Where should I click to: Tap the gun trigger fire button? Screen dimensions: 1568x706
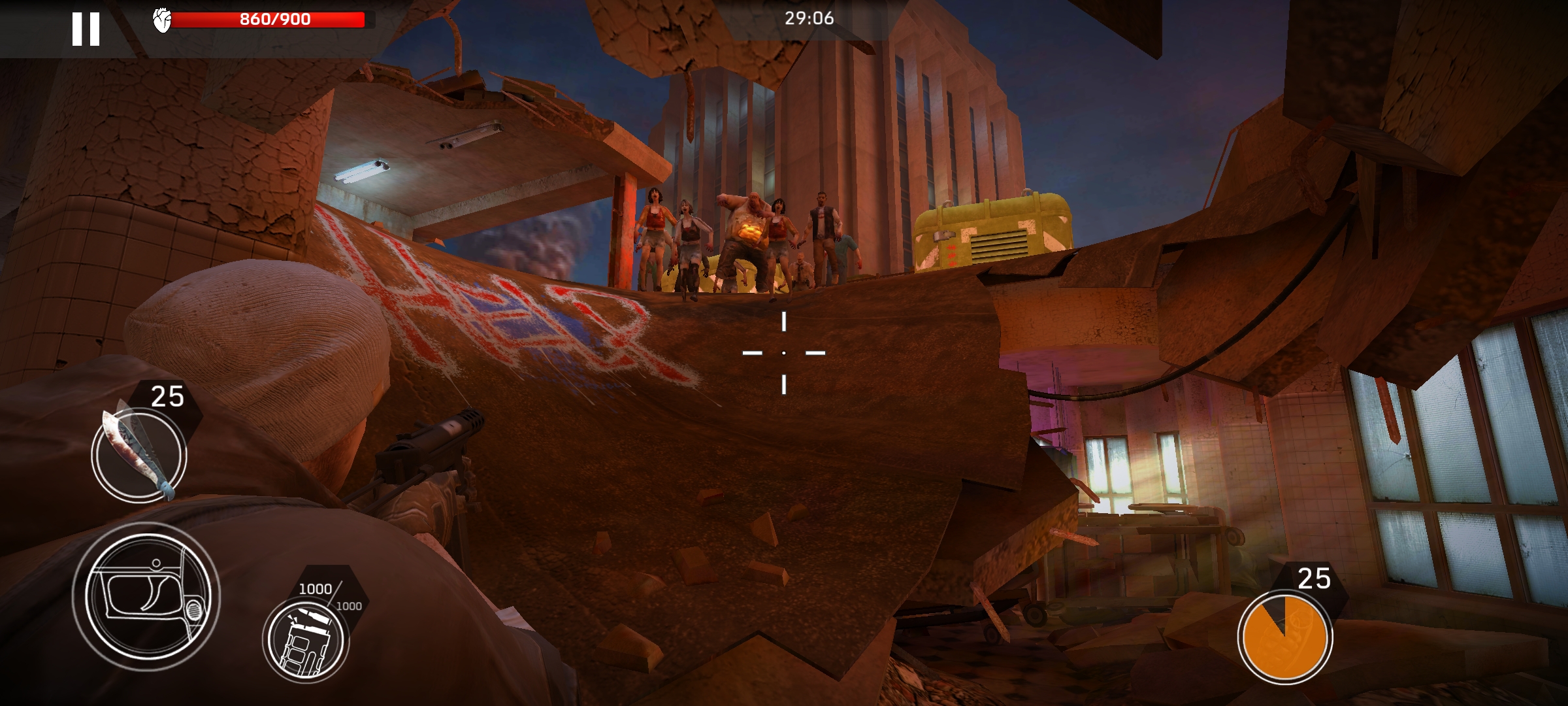146,596
